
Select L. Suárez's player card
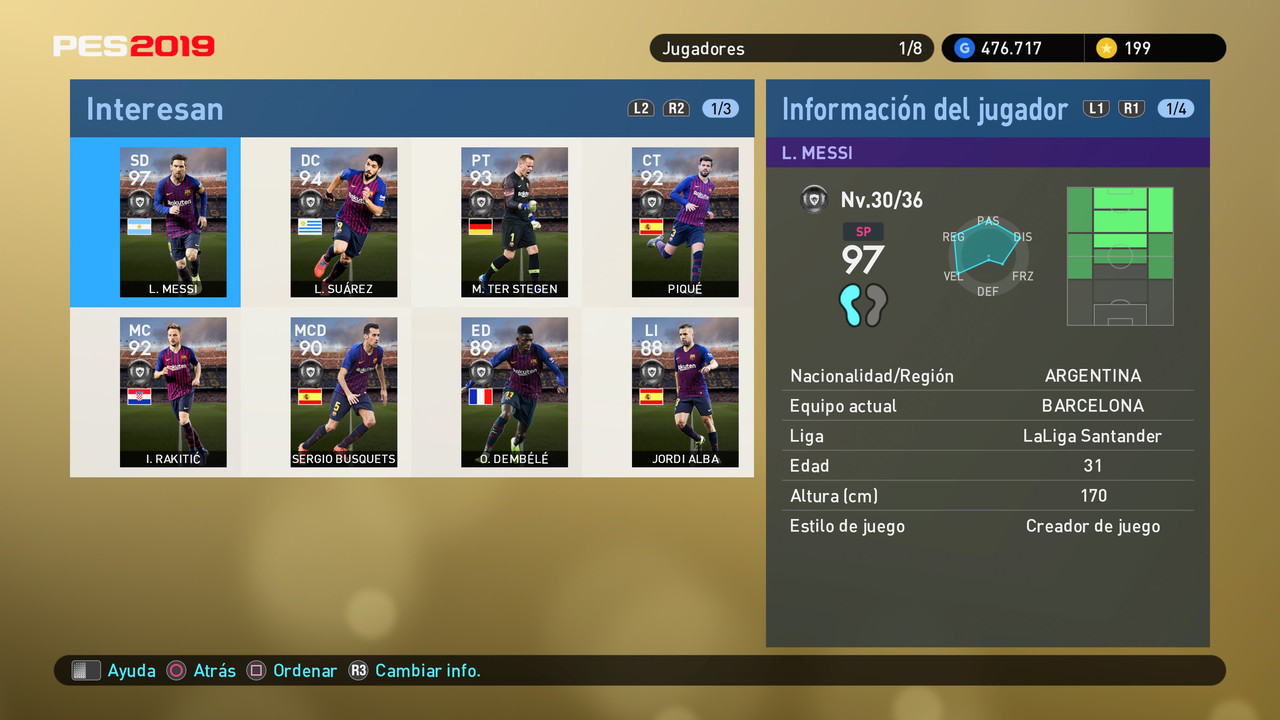pyautogui.click(x=343, y=222)
